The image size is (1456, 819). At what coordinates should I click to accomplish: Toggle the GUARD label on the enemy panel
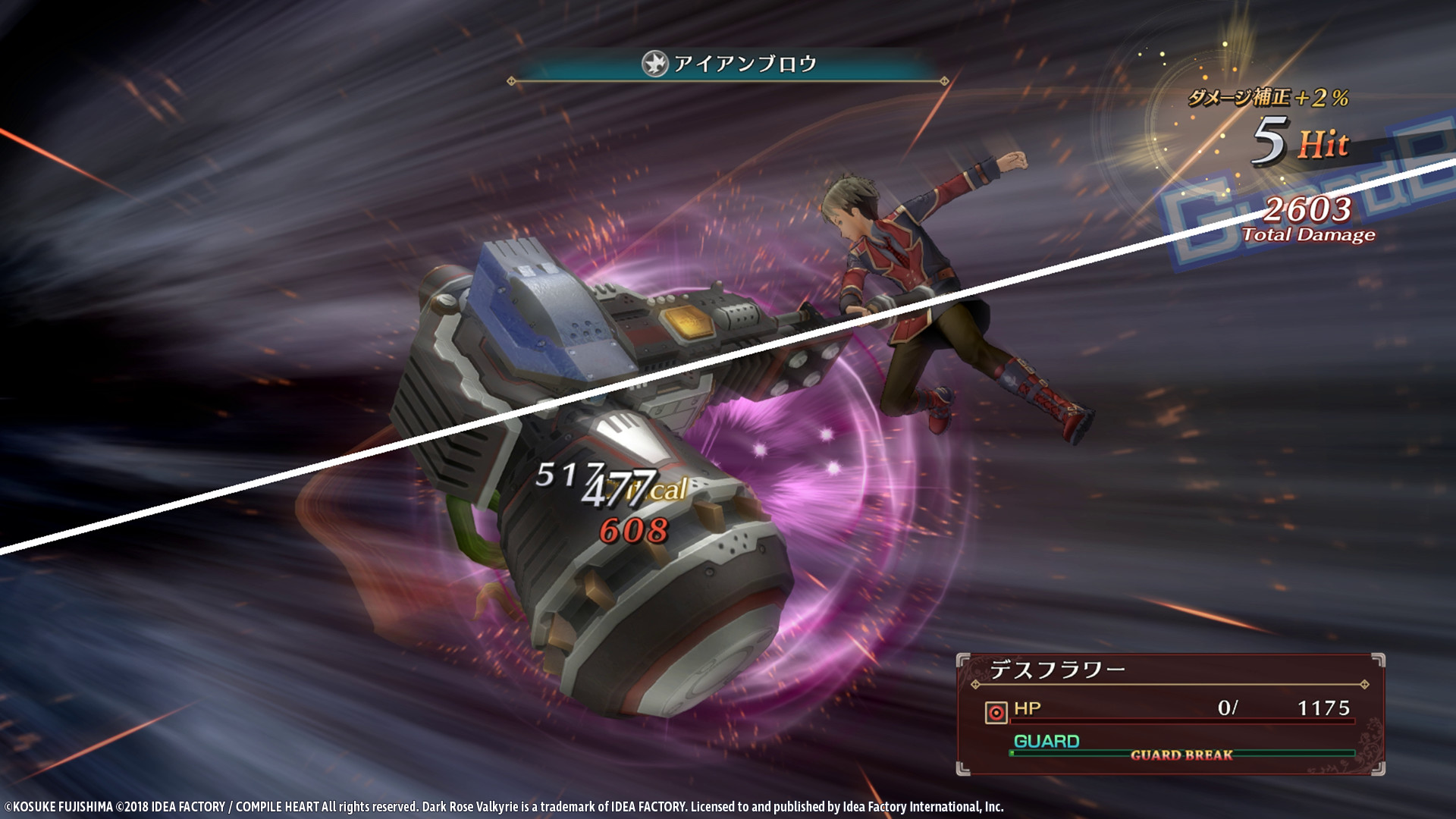[x=1046, y=740]
